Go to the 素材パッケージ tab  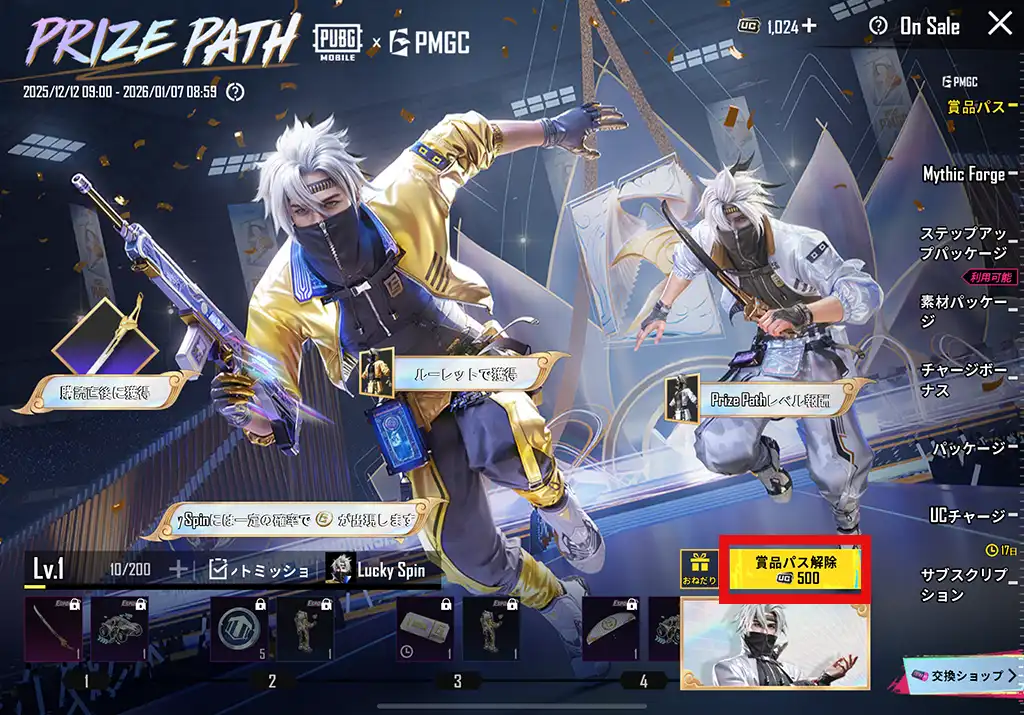pyautogui.click(x=963, y=311)
